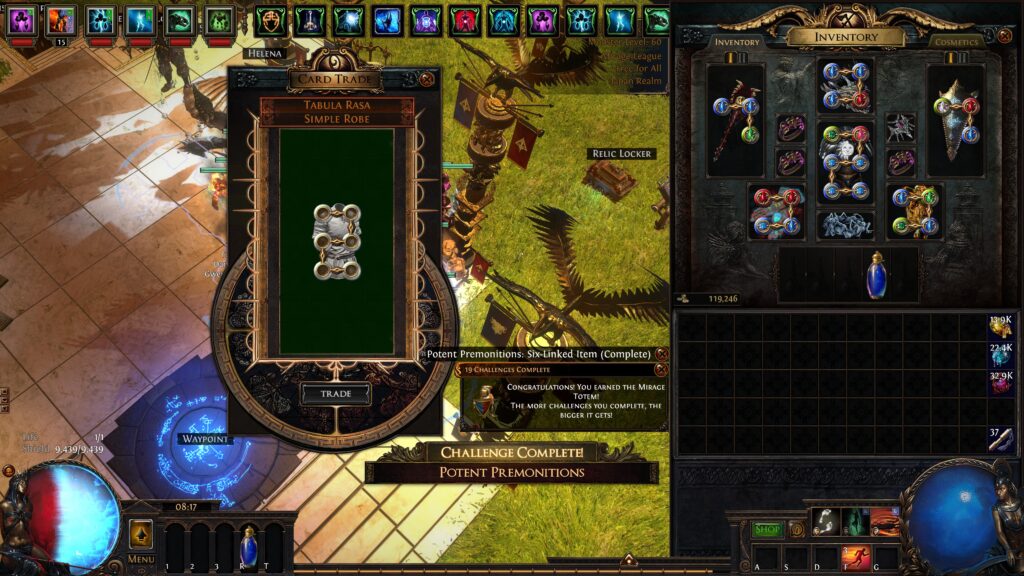Click the equipped belt slot
This screenshot has width=1024, height=576.
(845, 225)
